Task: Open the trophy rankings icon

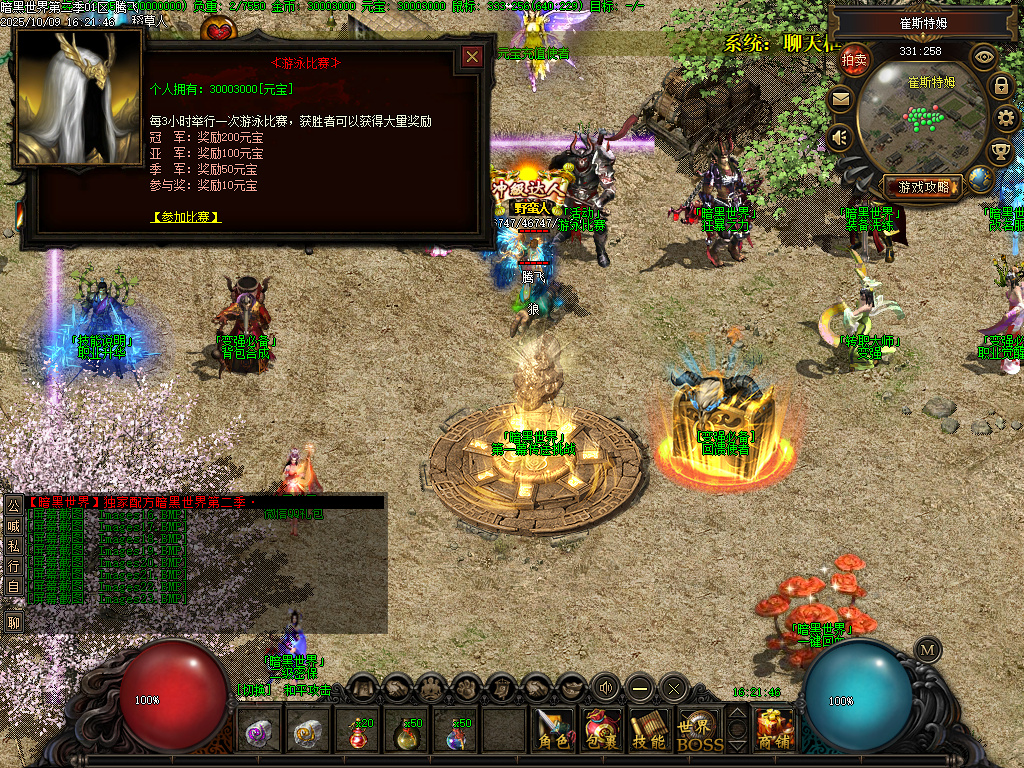Action: (x=999, y=152)
